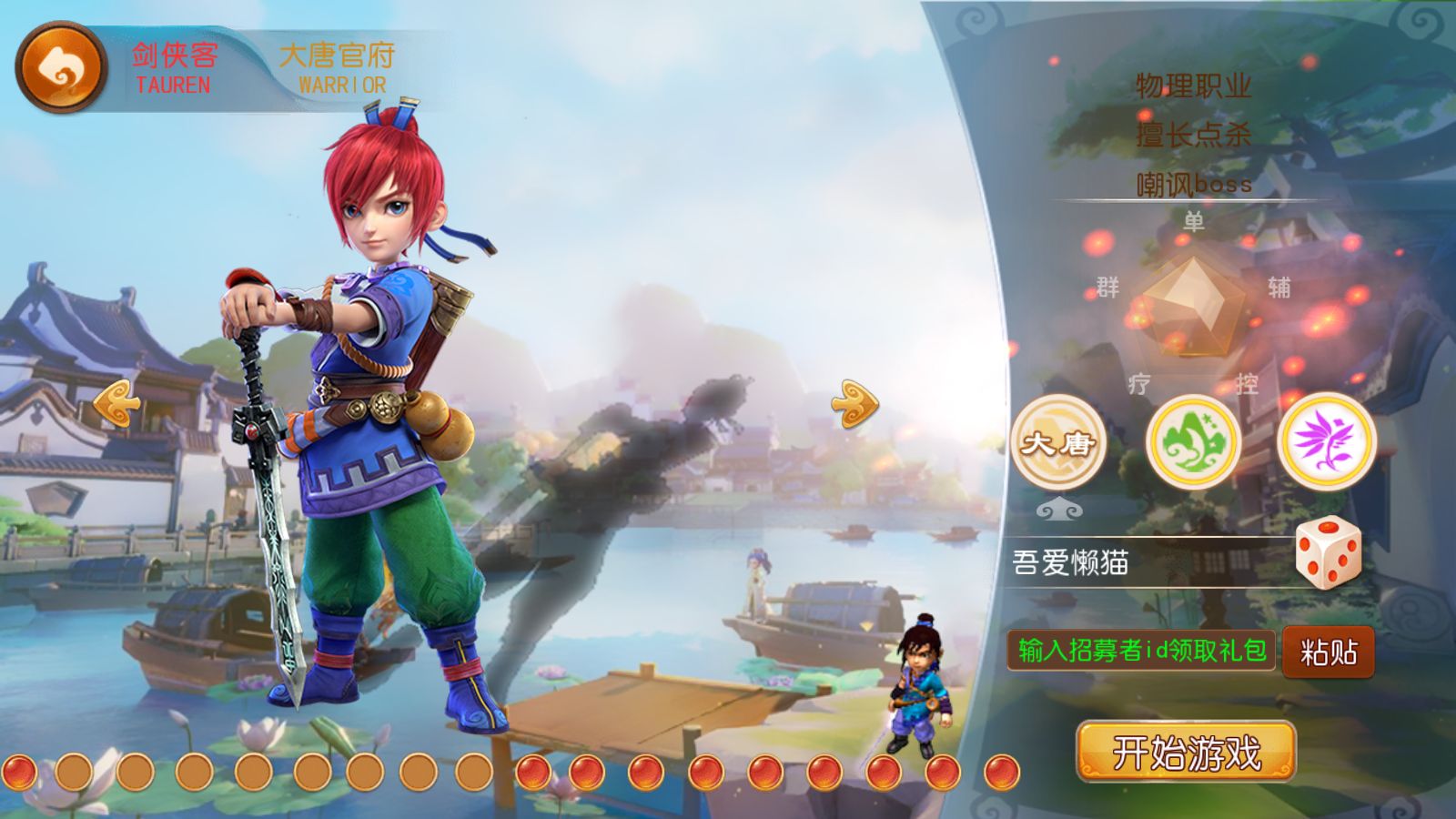The height and width of the screenshot is (819, 1456).
Task: Select the 大唐 faction emblem icon
Action: [1058, 443]
